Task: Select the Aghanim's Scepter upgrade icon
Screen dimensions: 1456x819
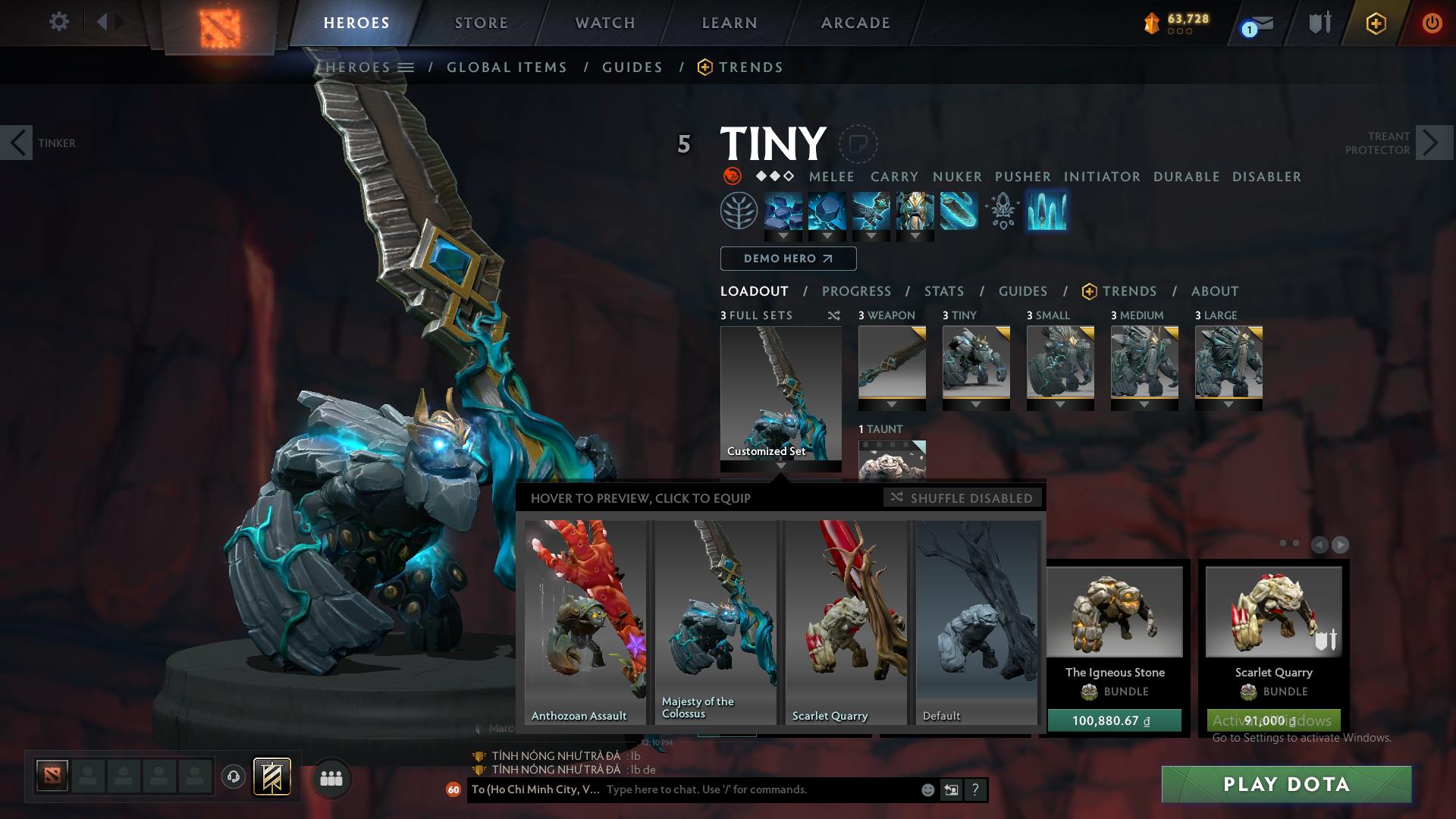Action: (1001, 213)
